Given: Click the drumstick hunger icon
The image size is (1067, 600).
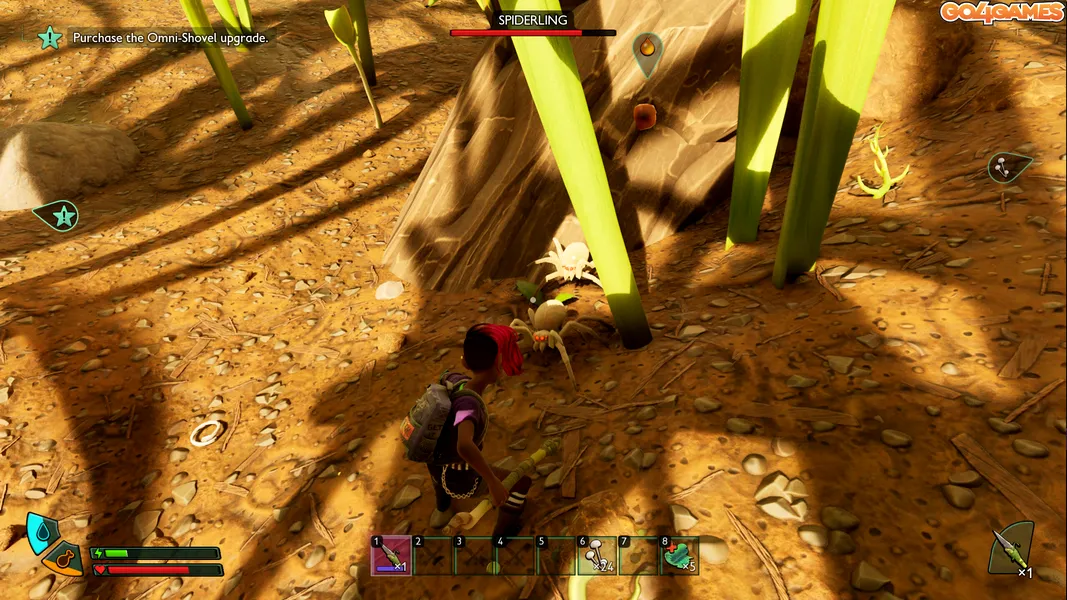Looking at the screenshot, I should 65,559.
